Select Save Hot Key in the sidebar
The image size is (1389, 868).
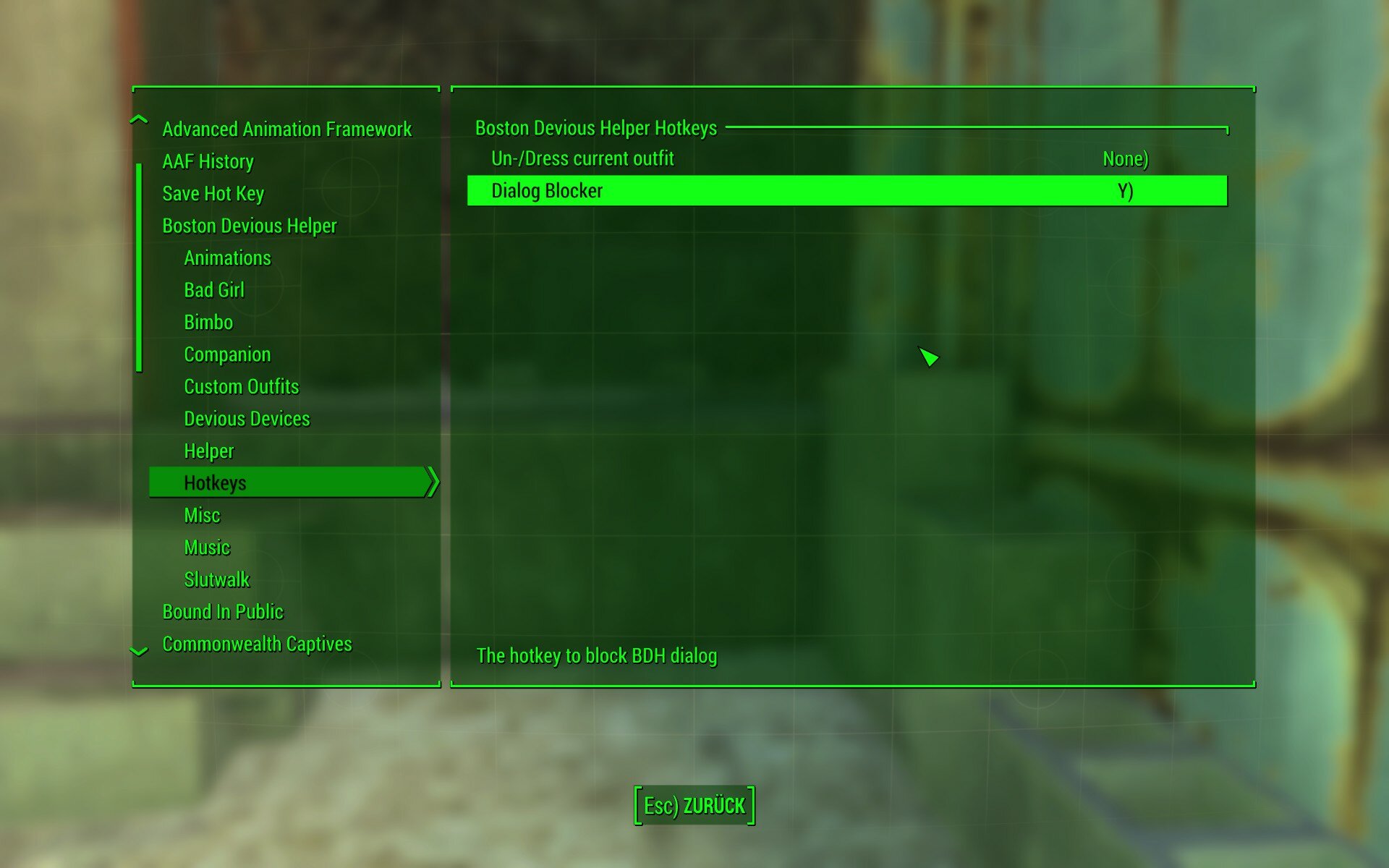point(213,194)
